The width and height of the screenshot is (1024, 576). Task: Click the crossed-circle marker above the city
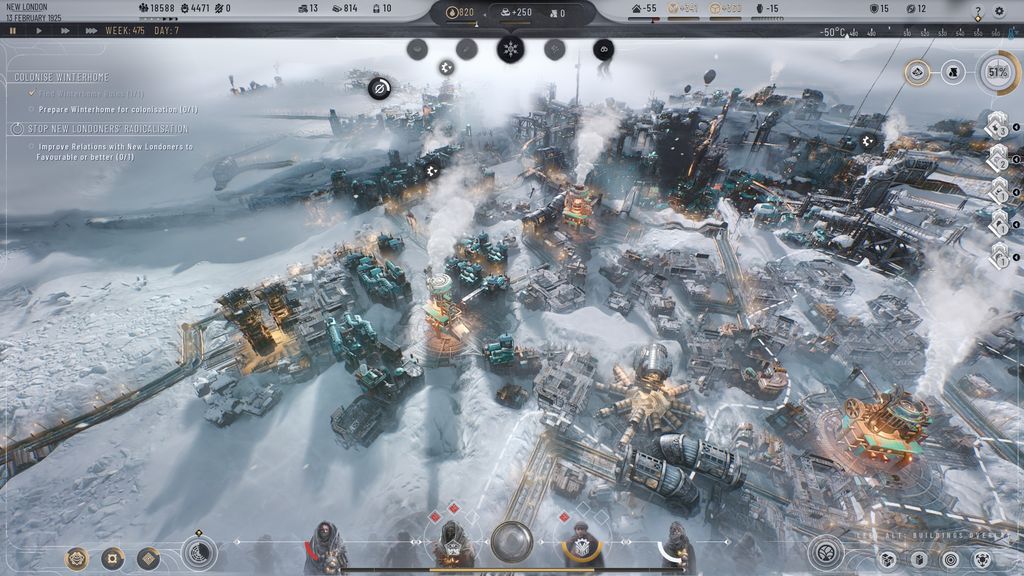[x=379, y=89]
